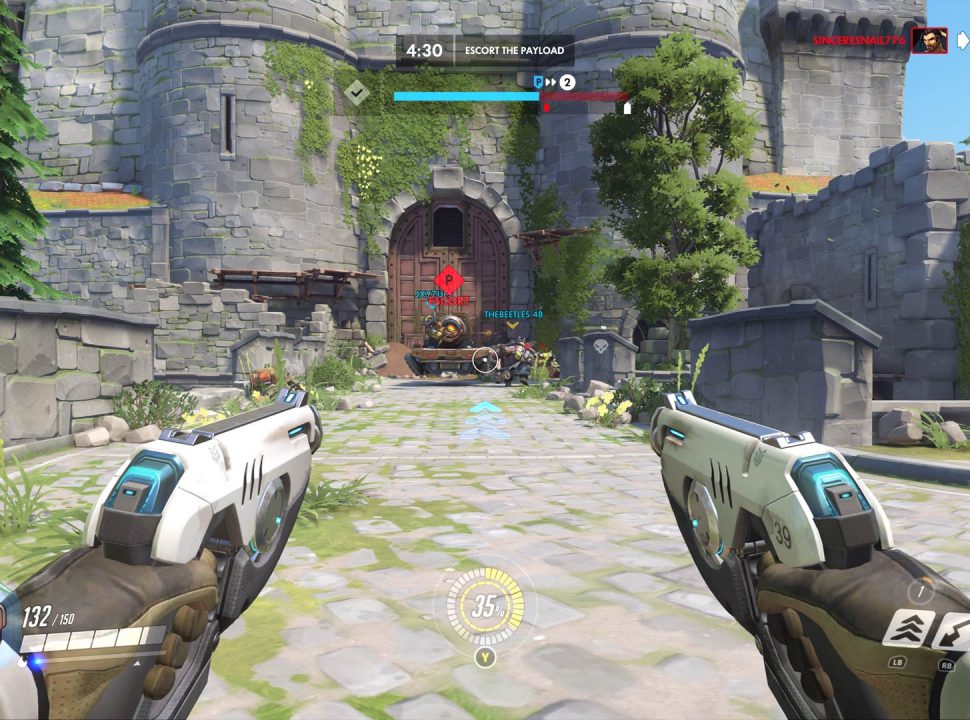Click the hero portrait beside SincereSnail776

[929, 41]
